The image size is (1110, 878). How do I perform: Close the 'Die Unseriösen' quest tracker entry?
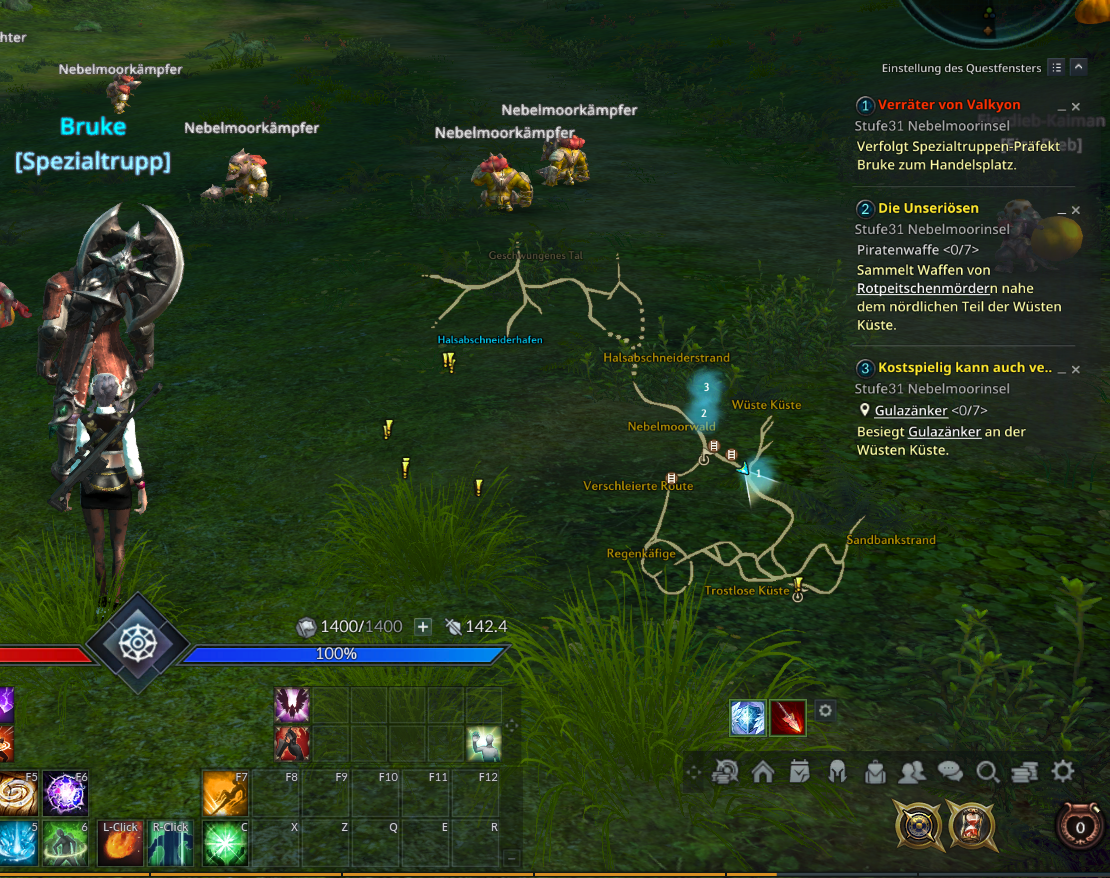(1076, 210)
